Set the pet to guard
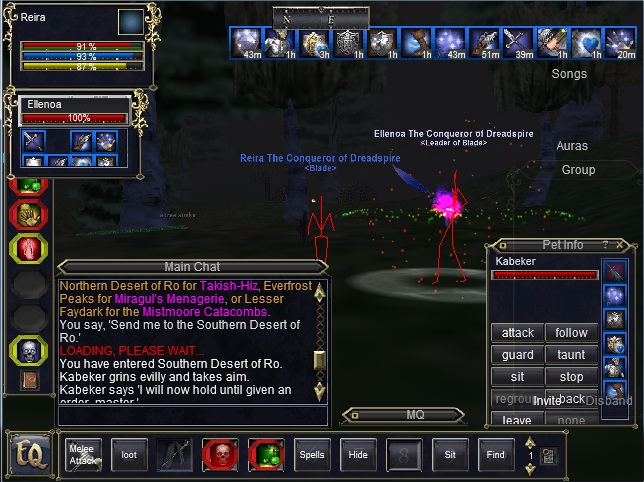This screenshot has height=482, width=644. click(x=517, y=355)
